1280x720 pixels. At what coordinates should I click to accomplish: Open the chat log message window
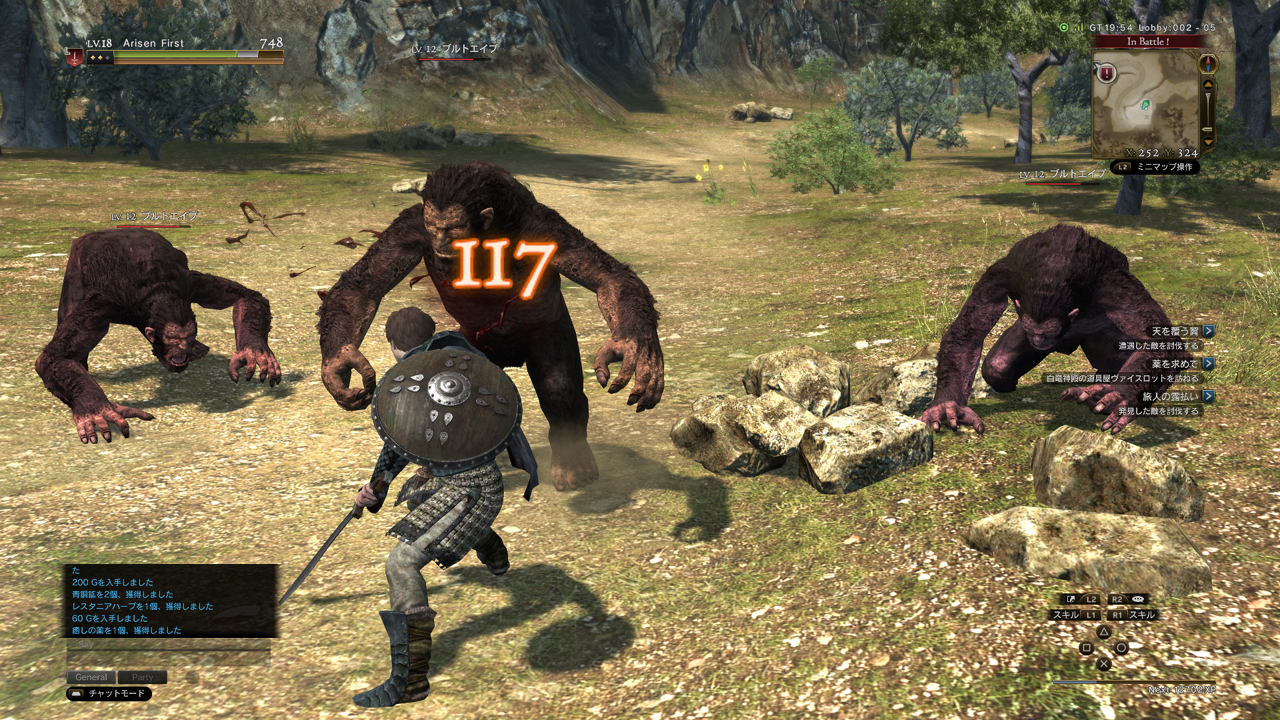click(171, 600)
